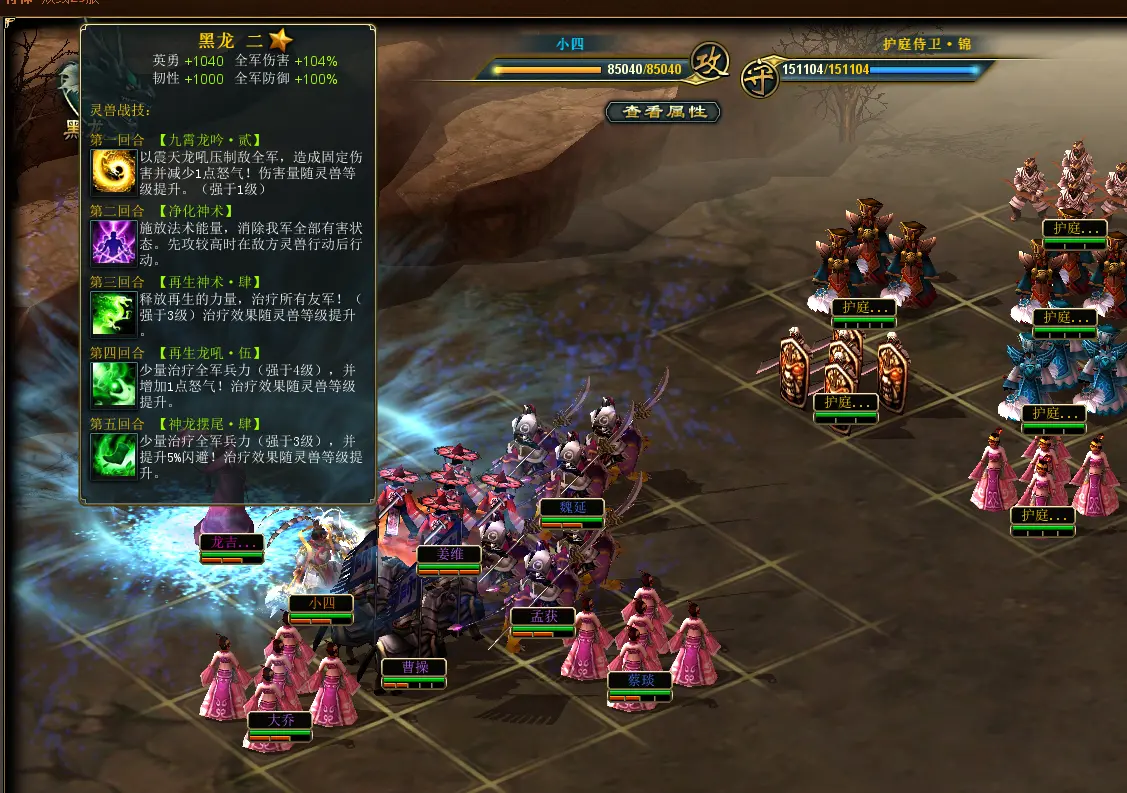Image resolution: width=1127 pixels, height=793 pixels.
Task: Pick the 大乔 unit name tag
Action: coord(280,719)
